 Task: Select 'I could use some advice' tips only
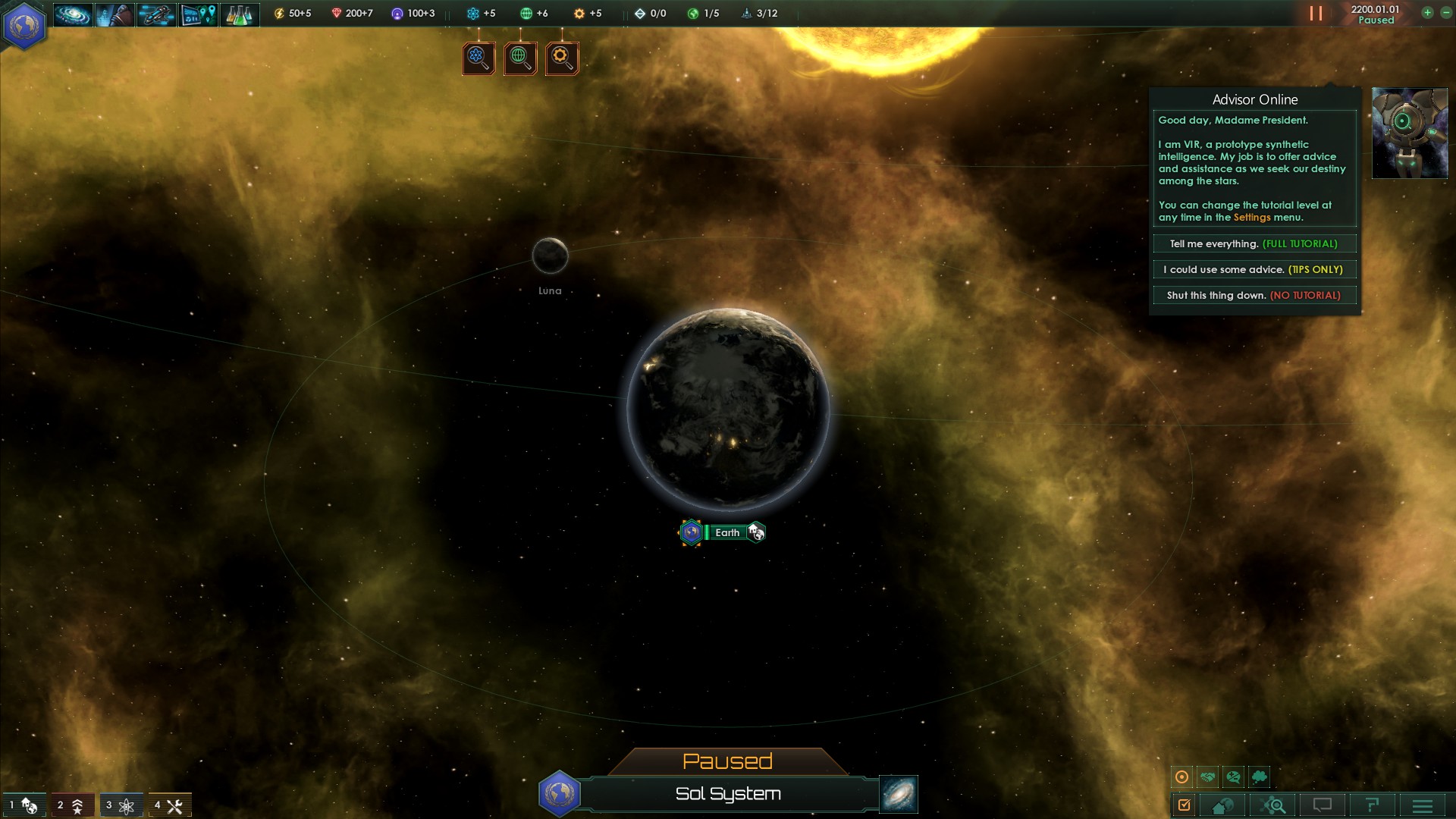click(x=1254, y=269)
